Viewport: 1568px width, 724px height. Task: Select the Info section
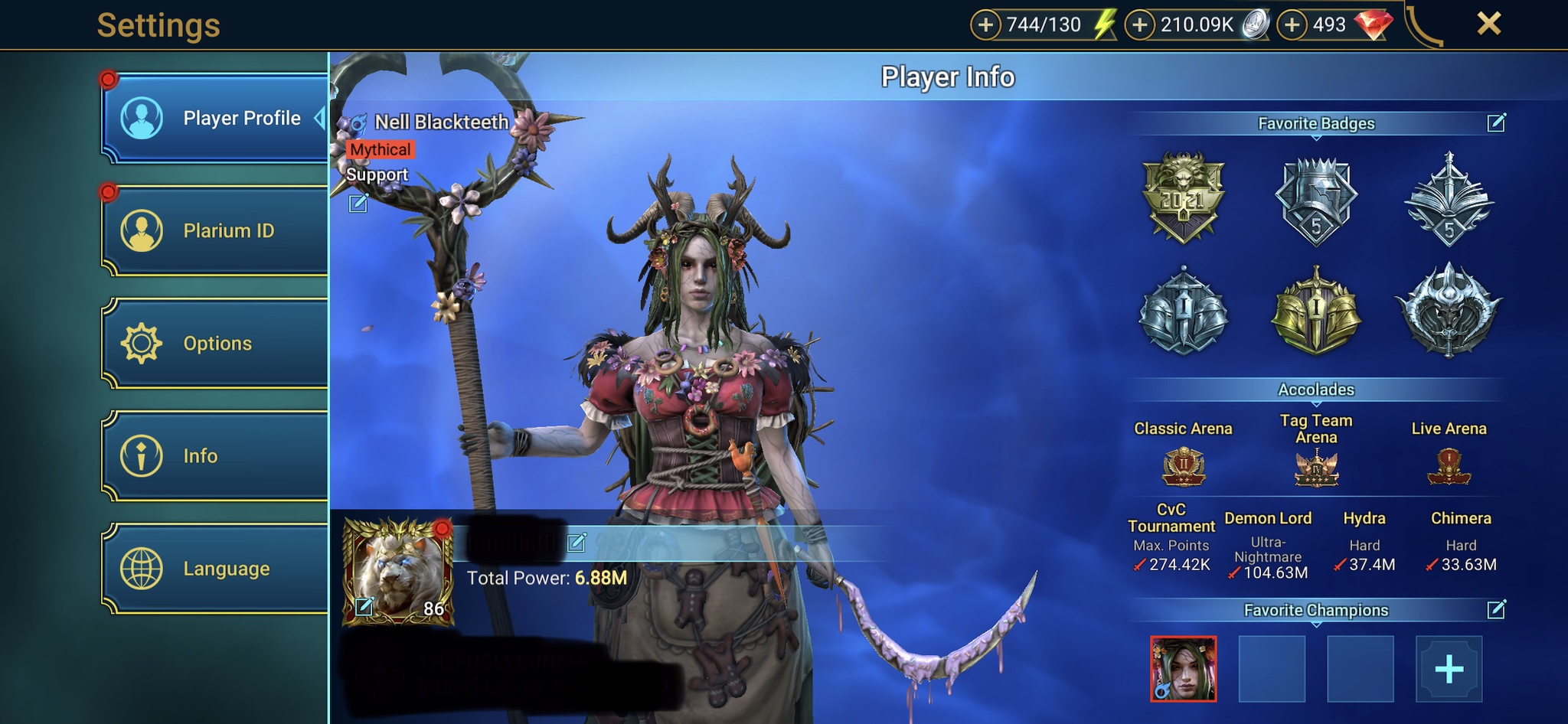[215, 455]
